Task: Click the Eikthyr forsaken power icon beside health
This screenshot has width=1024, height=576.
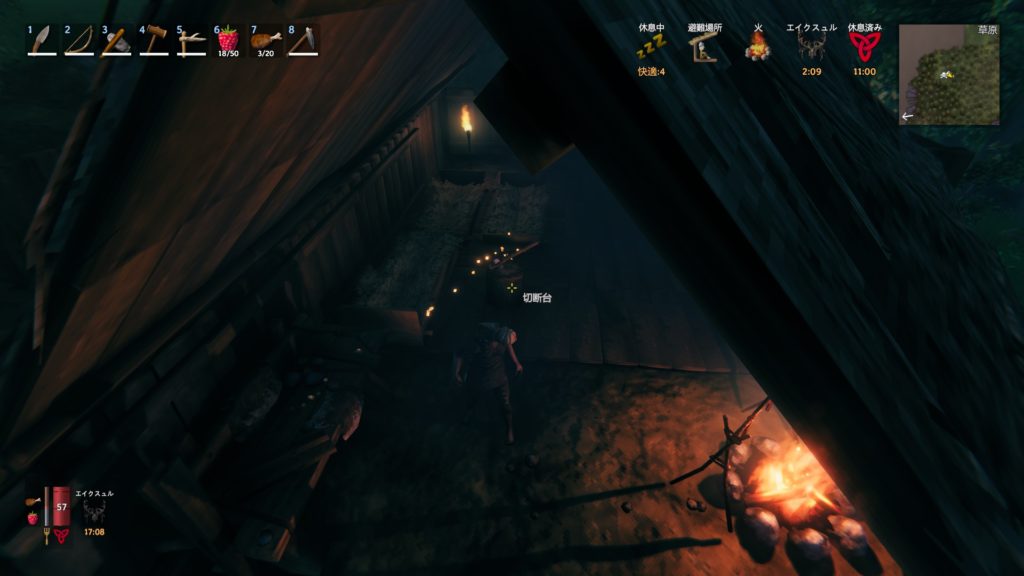Action: click(x=94, y=512)
